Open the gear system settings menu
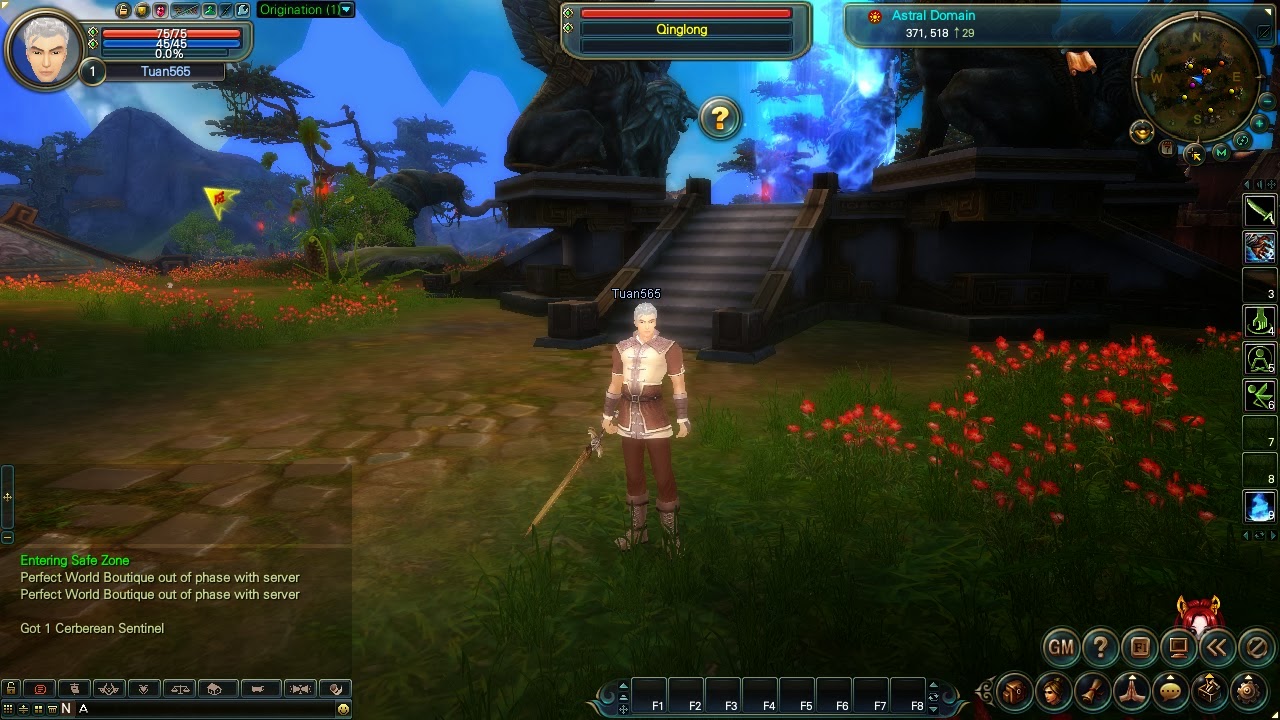Image resolution: width=1280 pixels, height=720 pixels. click(1248, 691)
